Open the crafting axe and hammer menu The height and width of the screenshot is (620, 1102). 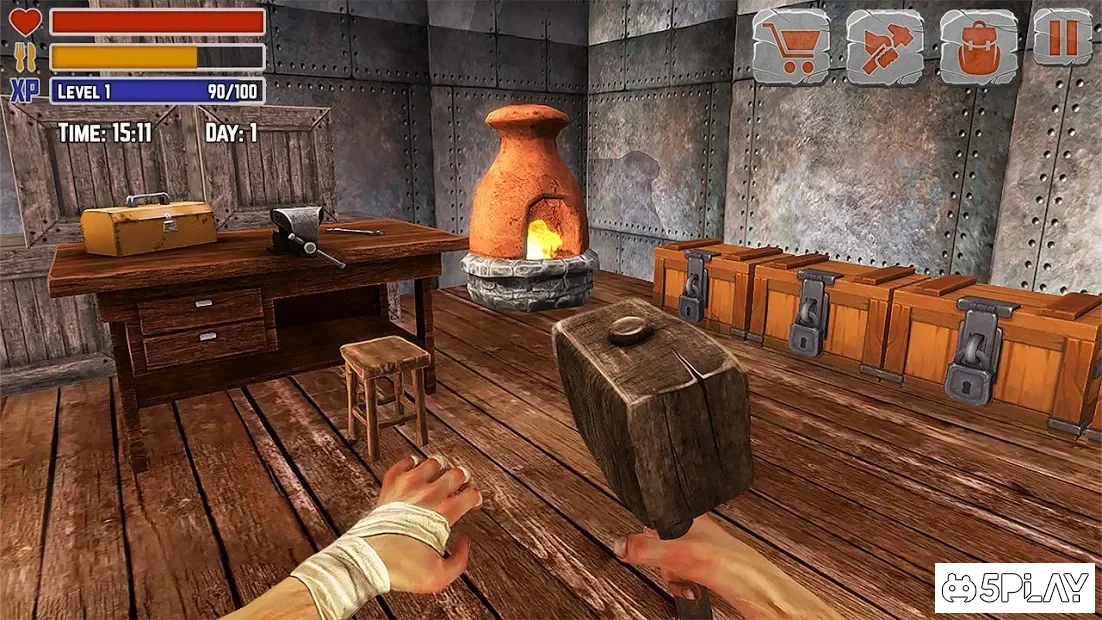pos(885,46)
